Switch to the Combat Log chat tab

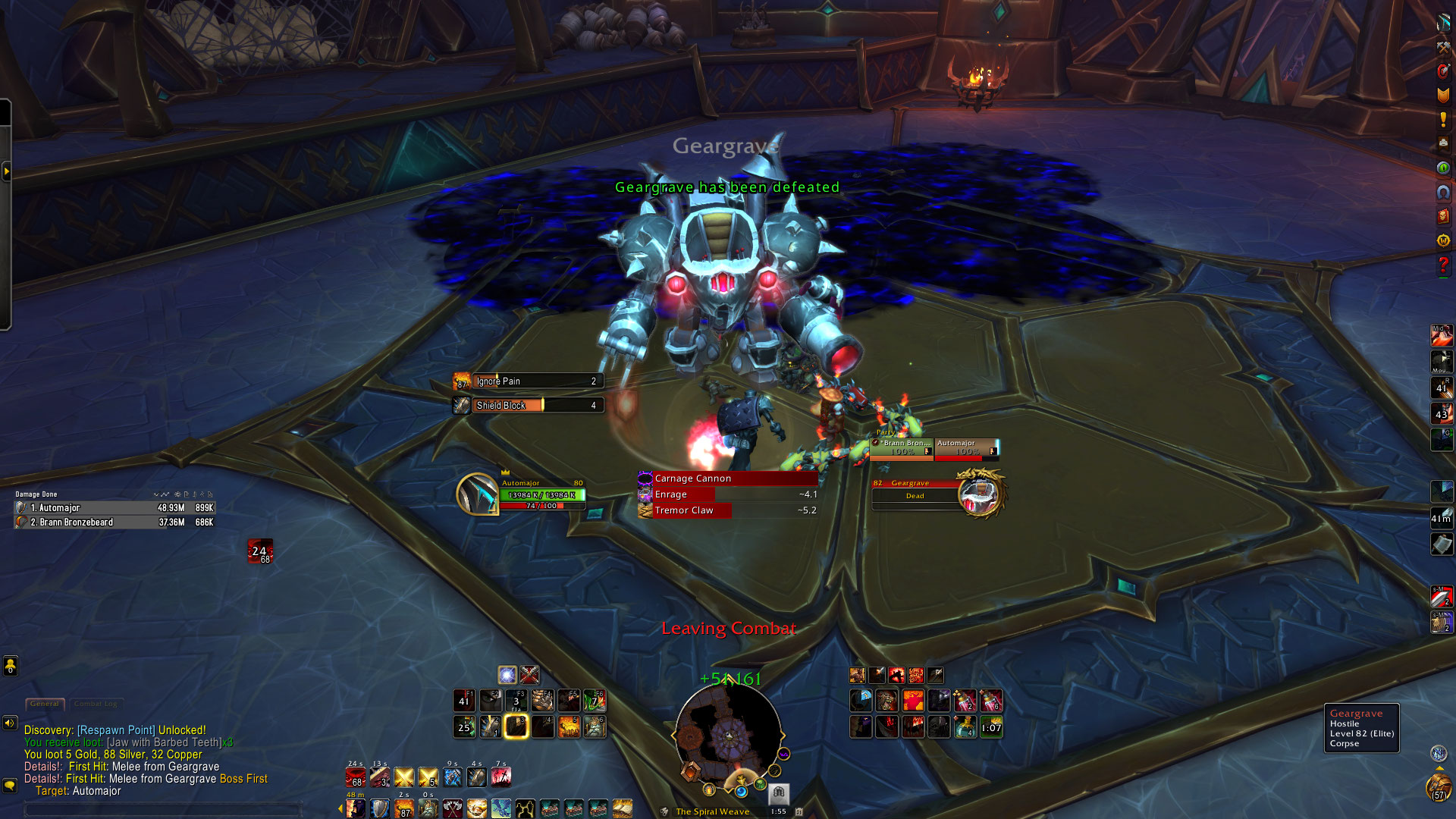96,704
